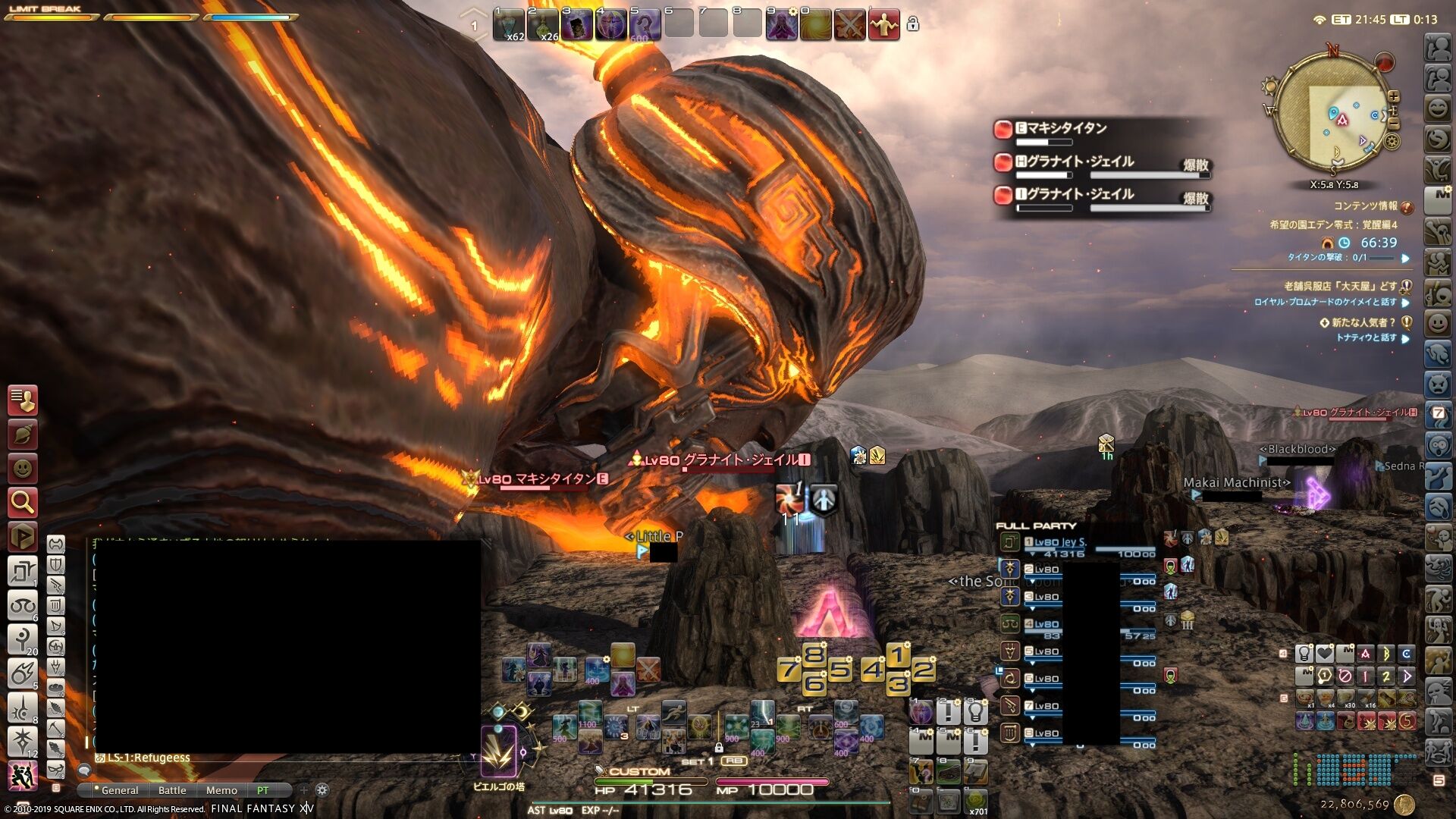
Task: Place waymark number 1
Action: [x=898, y=654]
